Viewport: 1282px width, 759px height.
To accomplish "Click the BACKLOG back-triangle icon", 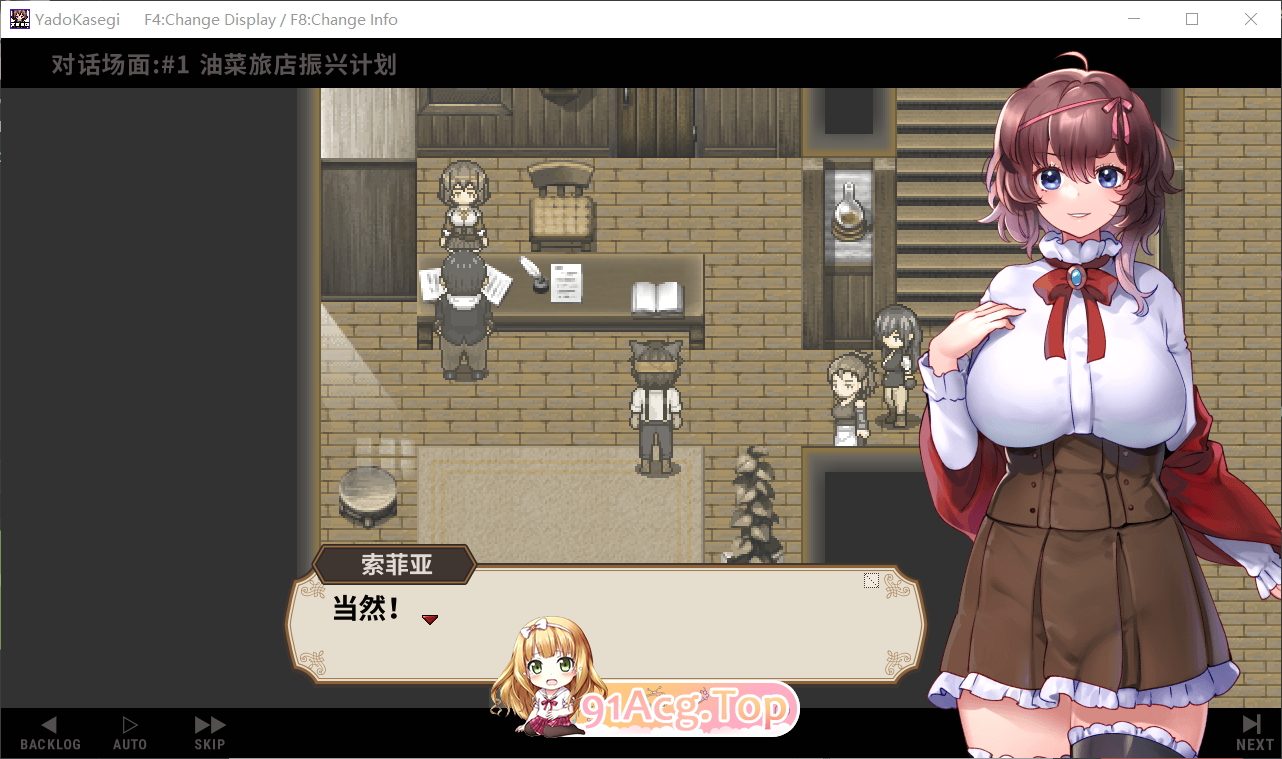I will (49, 723).
